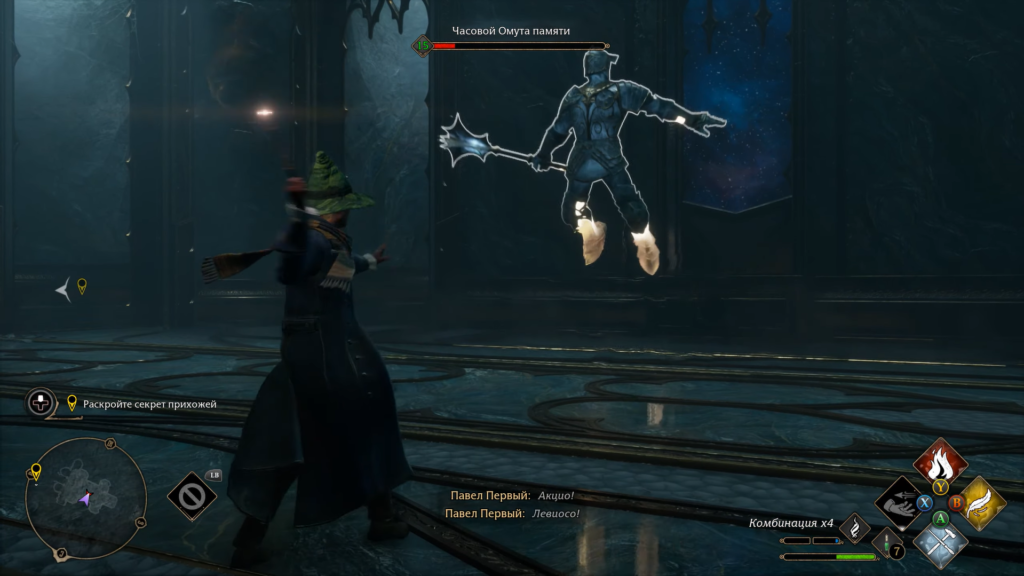The height and width of the screenshot is (576, 1024).
Task: Select the empty tool wheel slot
Action: 191,496
